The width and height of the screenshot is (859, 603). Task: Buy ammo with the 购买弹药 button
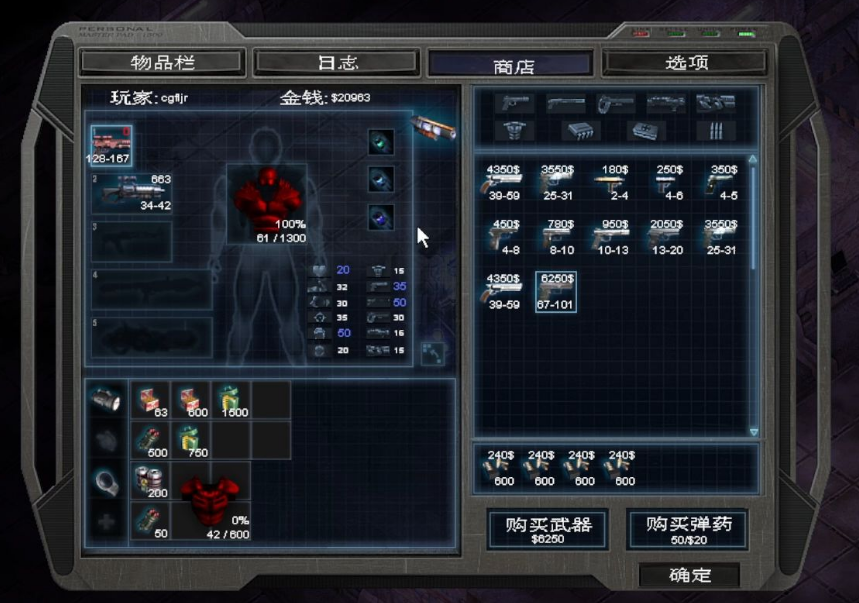tap(686, 528)
